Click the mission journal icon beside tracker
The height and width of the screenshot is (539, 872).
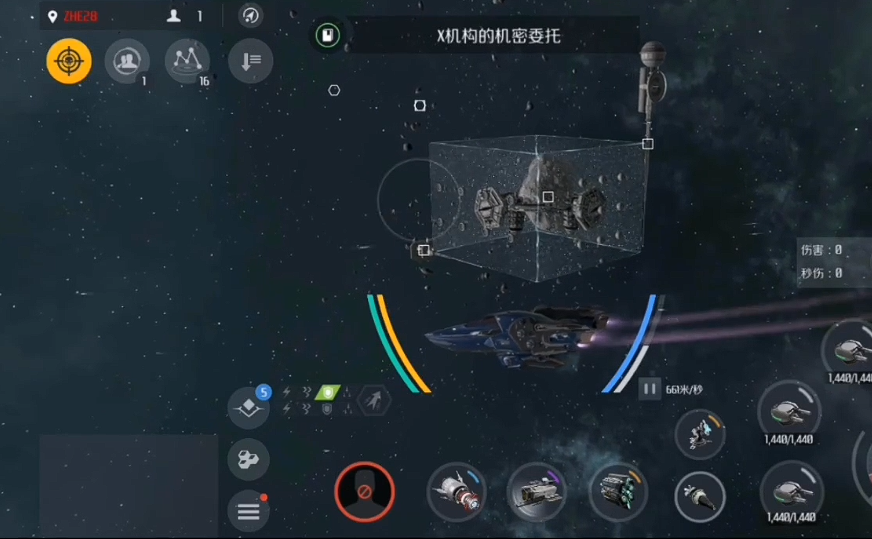tap(326, 37)
